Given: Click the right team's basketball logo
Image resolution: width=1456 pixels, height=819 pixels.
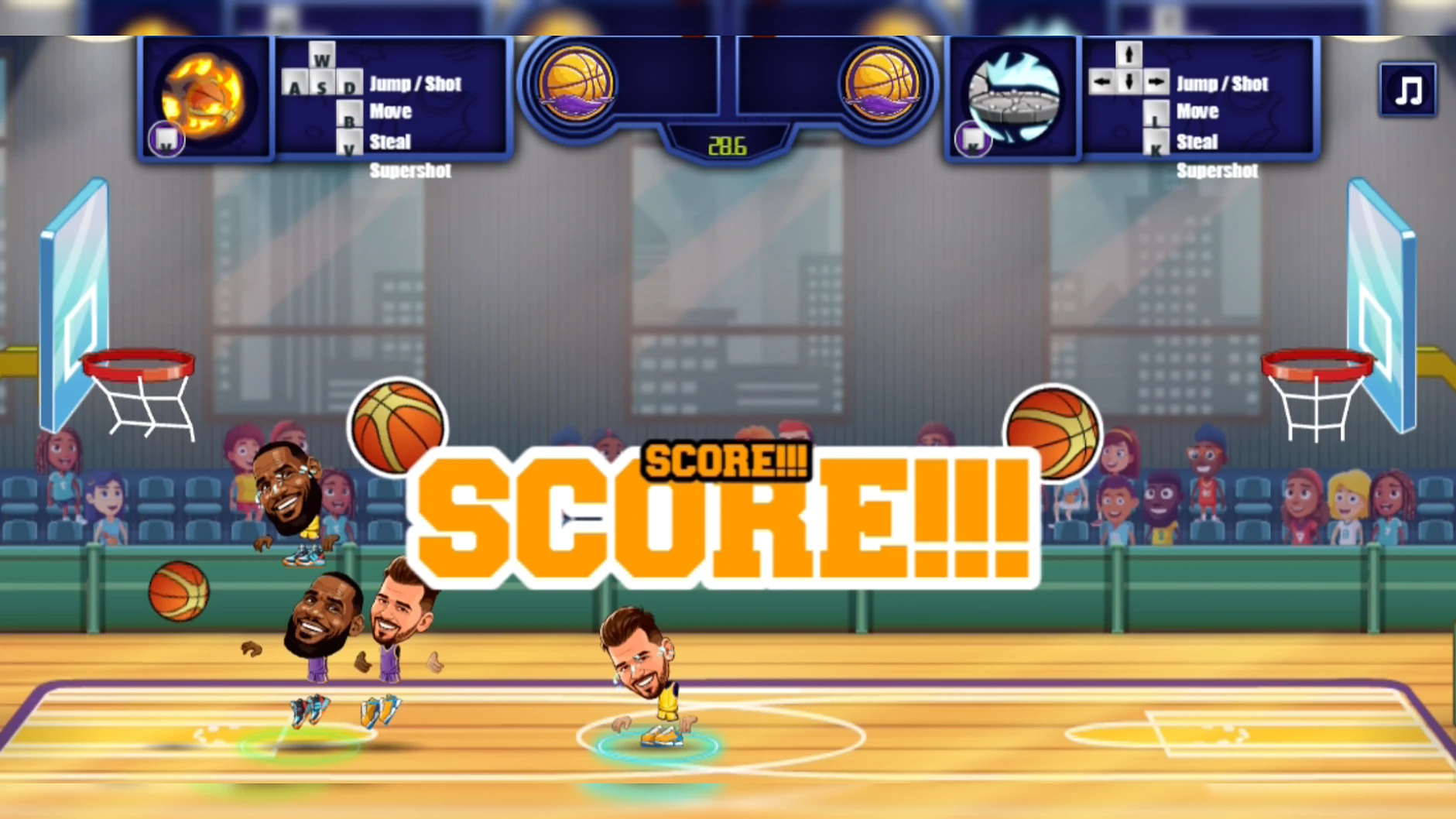Looking at the screenshot, I should tap(882, 81).
